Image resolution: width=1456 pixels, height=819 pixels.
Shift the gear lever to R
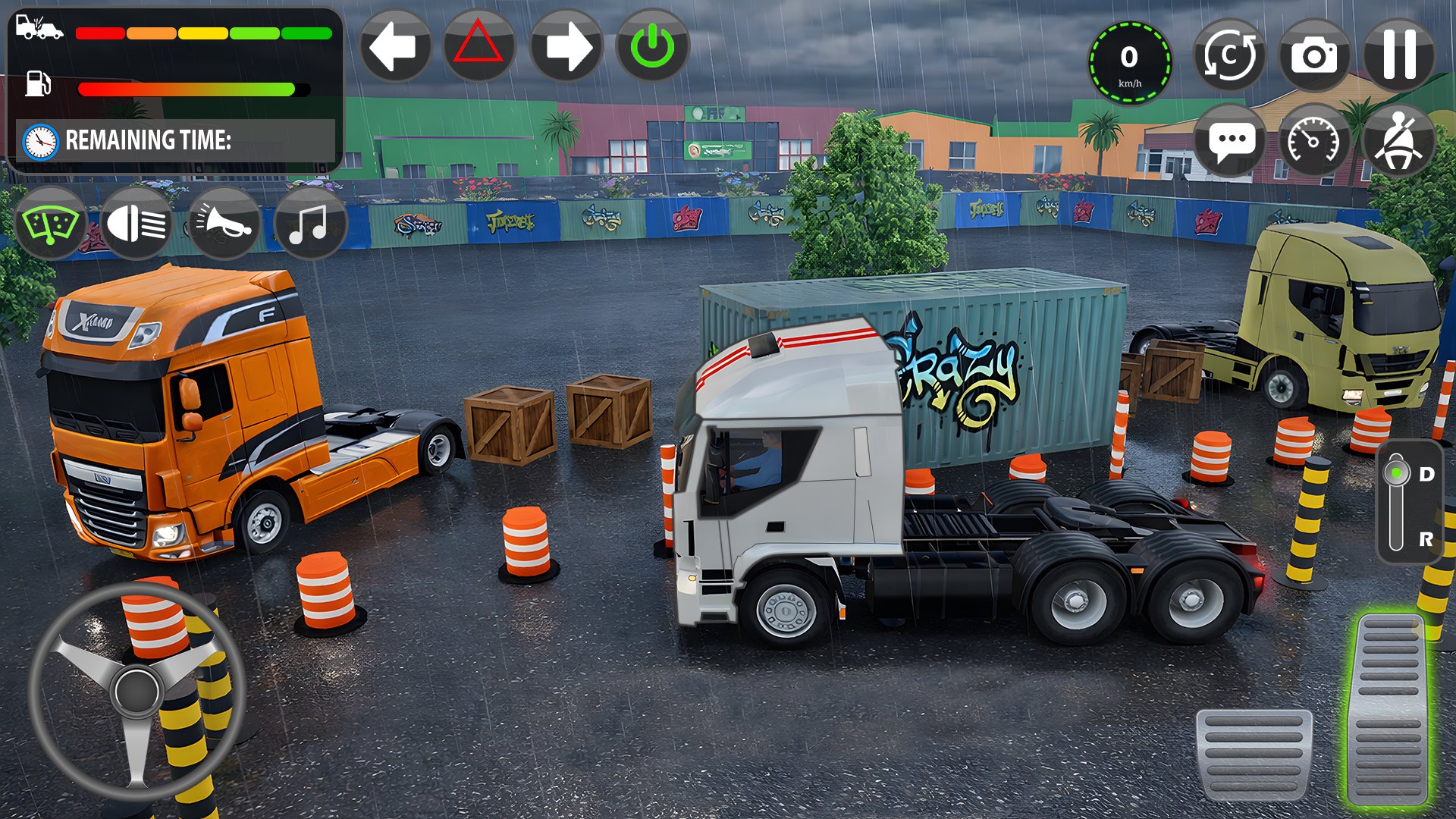(1424, 539)
